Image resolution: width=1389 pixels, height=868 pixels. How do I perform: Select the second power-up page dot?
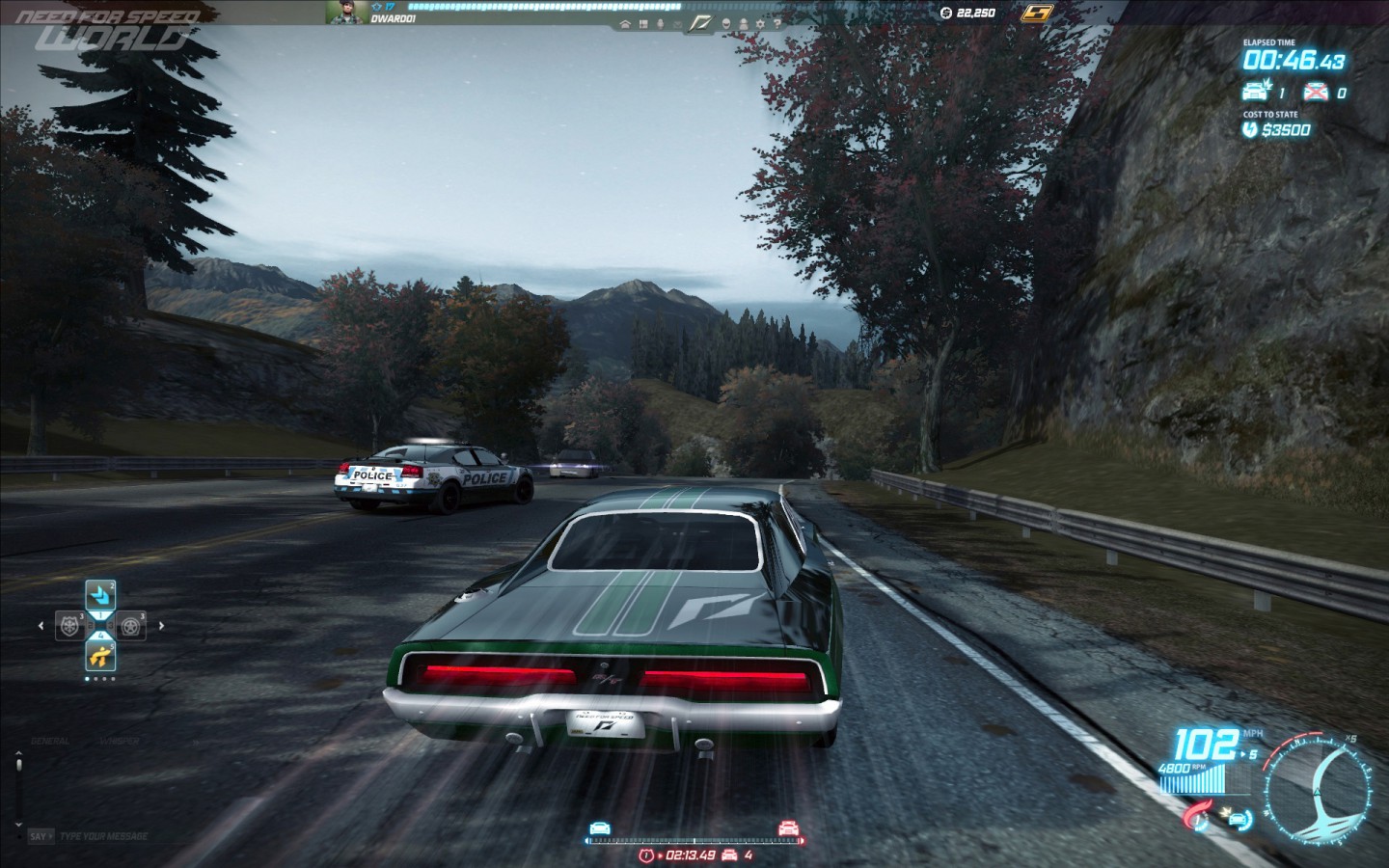click(x=95, y=679)
